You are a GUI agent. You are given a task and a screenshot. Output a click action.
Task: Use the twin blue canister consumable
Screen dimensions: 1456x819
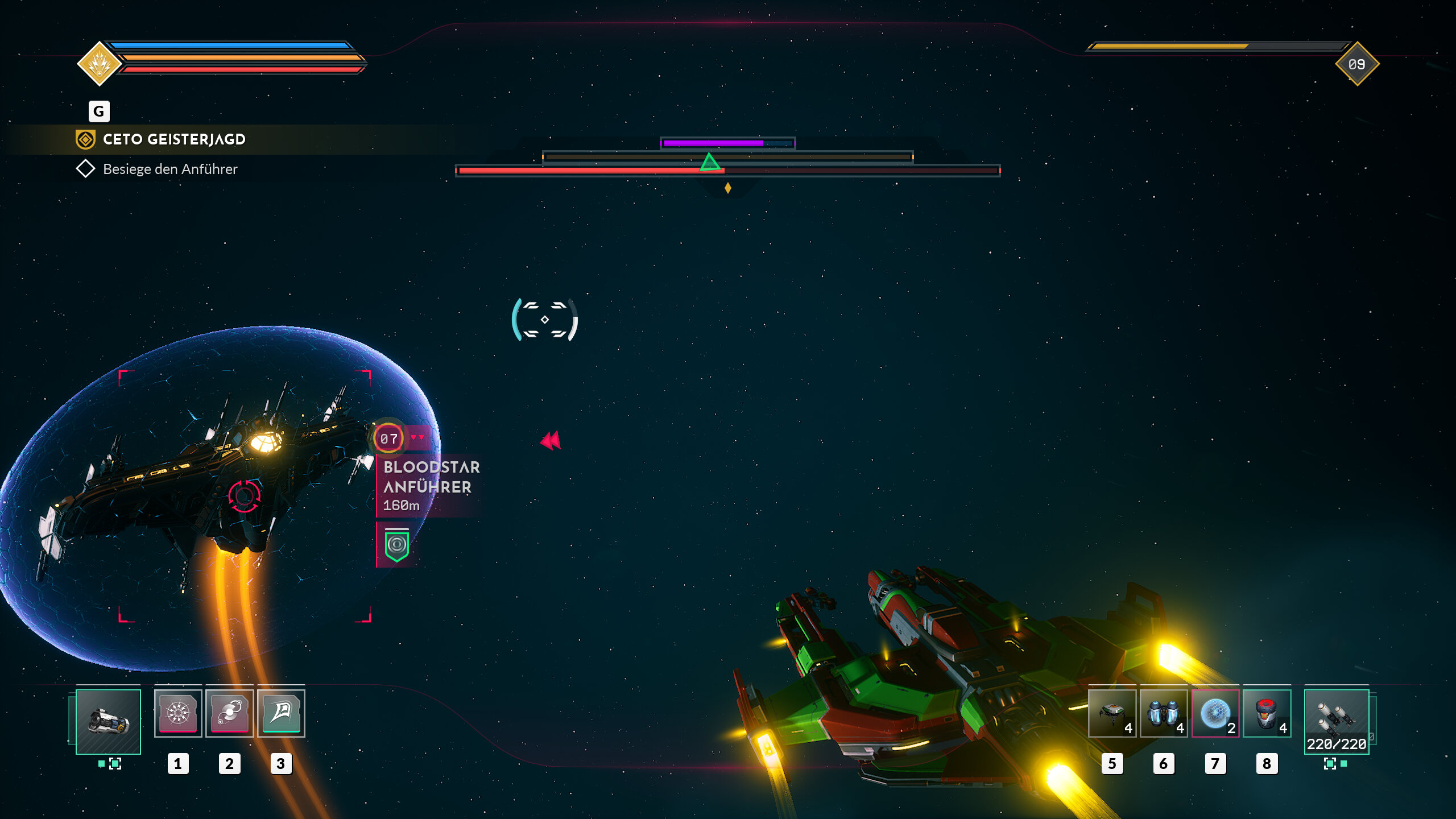coord(1163,713)
